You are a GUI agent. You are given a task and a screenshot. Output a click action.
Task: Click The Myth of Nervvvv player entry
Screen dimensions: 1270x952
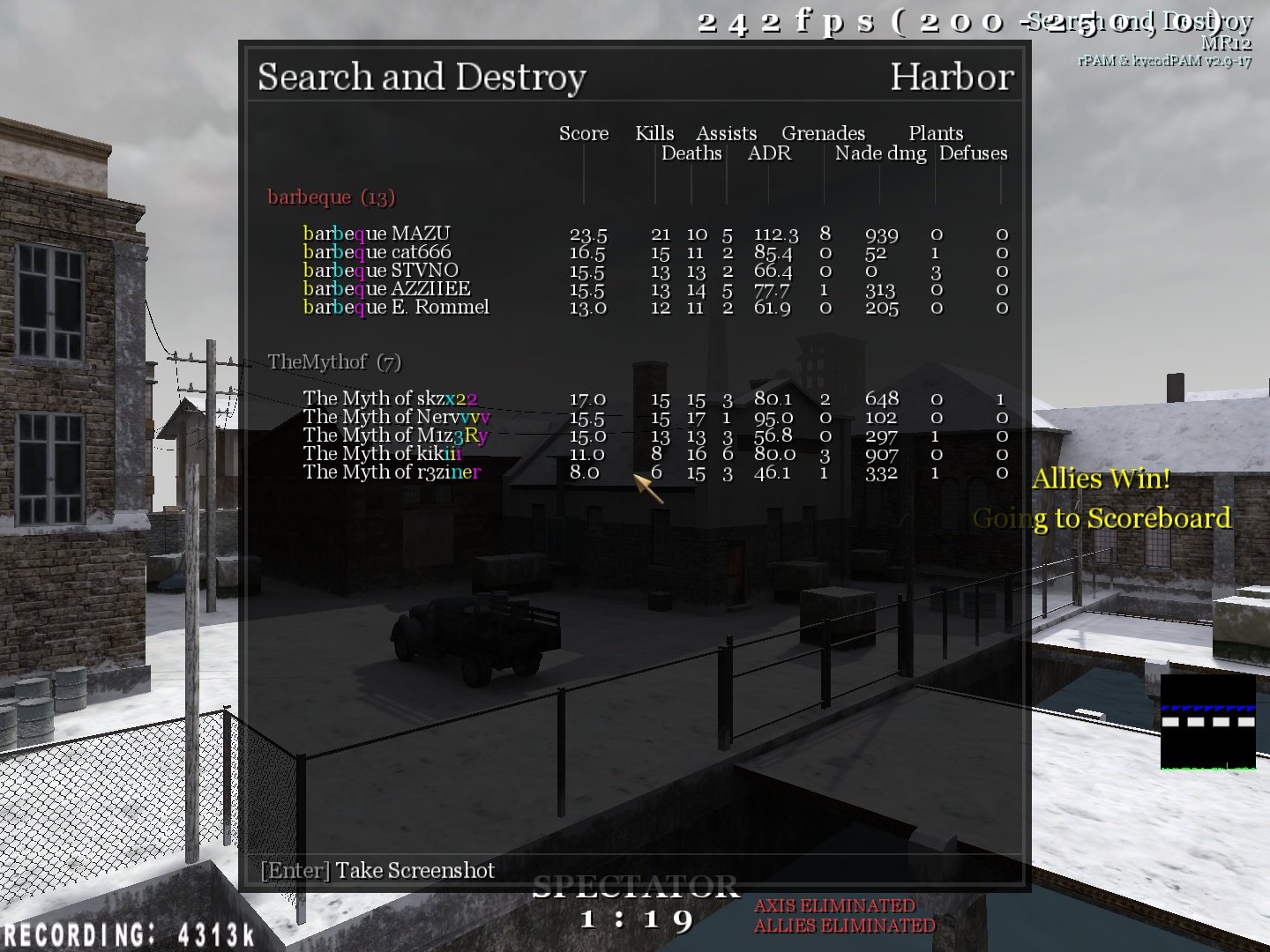pyautogui.click(x=396, y=417)
